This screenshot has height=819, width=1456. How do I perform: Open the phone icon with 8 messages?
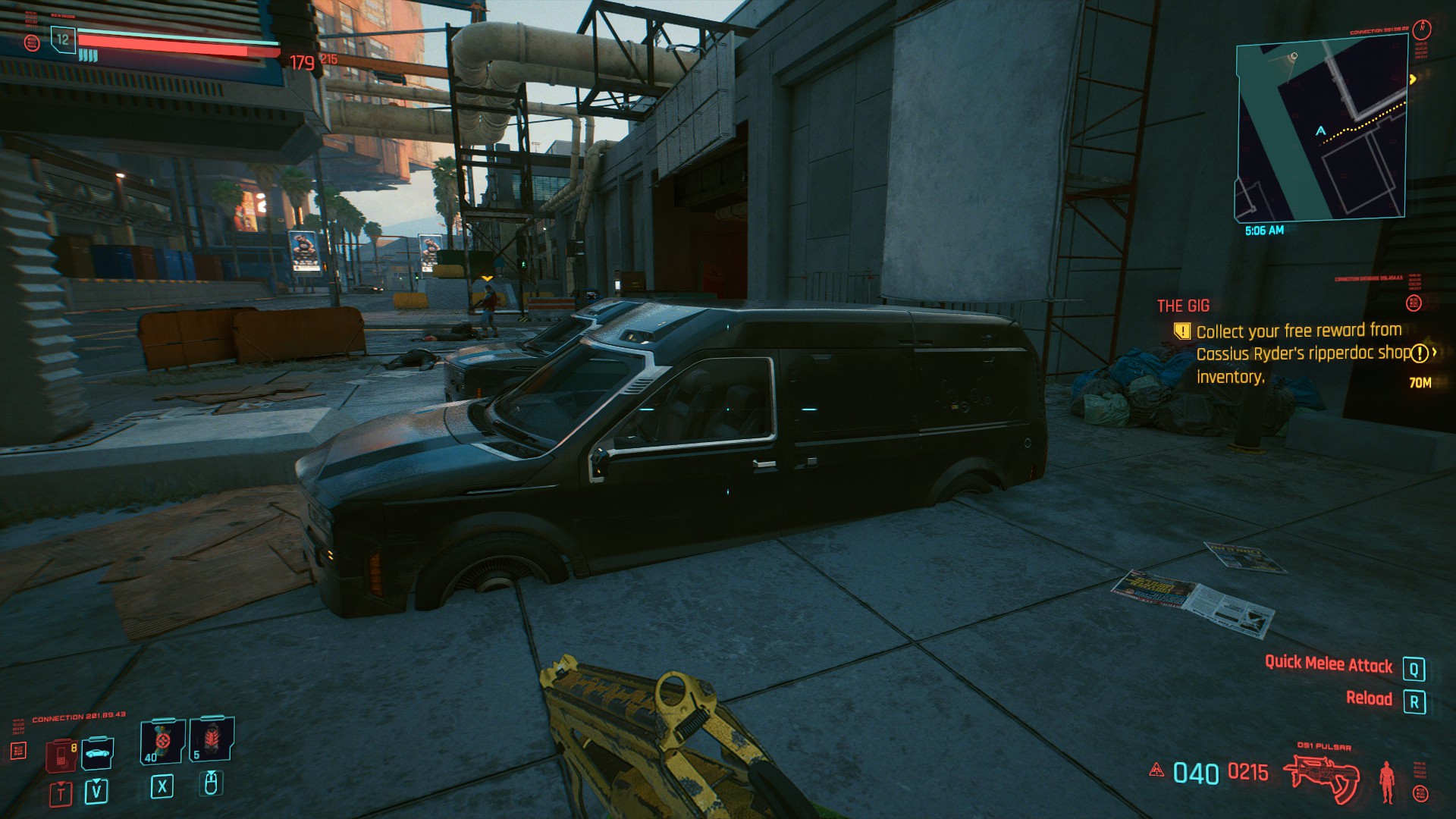point(61,755)
